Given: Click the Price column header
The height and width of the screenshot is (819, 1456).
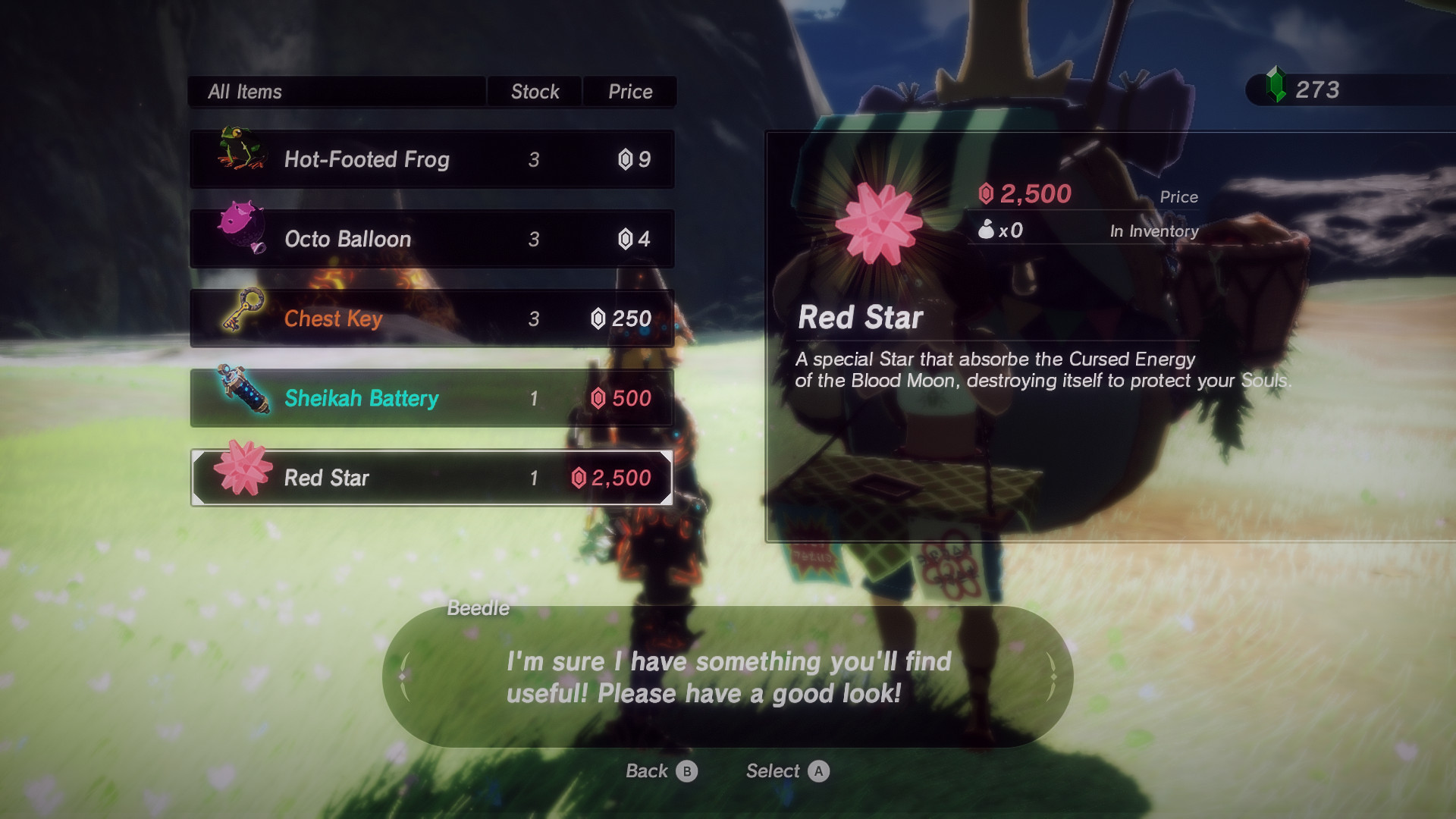Looking at the screenshot, I should click(x=629, y=92).
